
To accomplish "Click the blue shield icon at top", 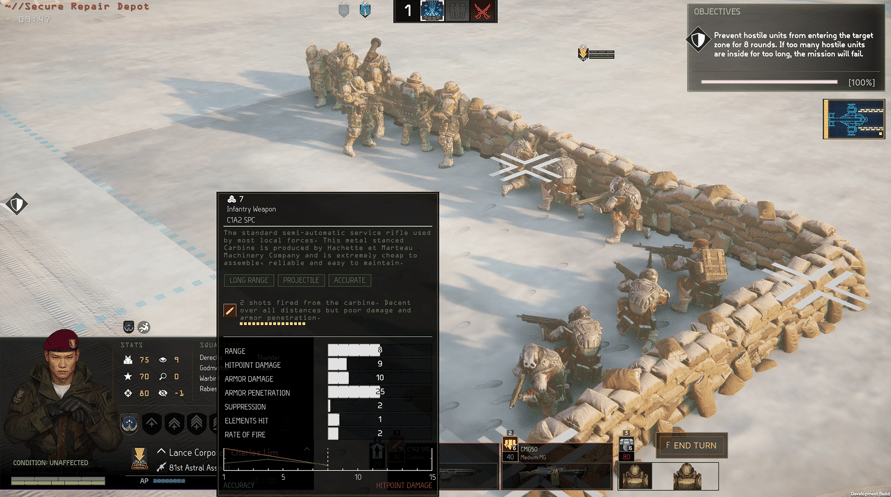I will pos(365,11).
